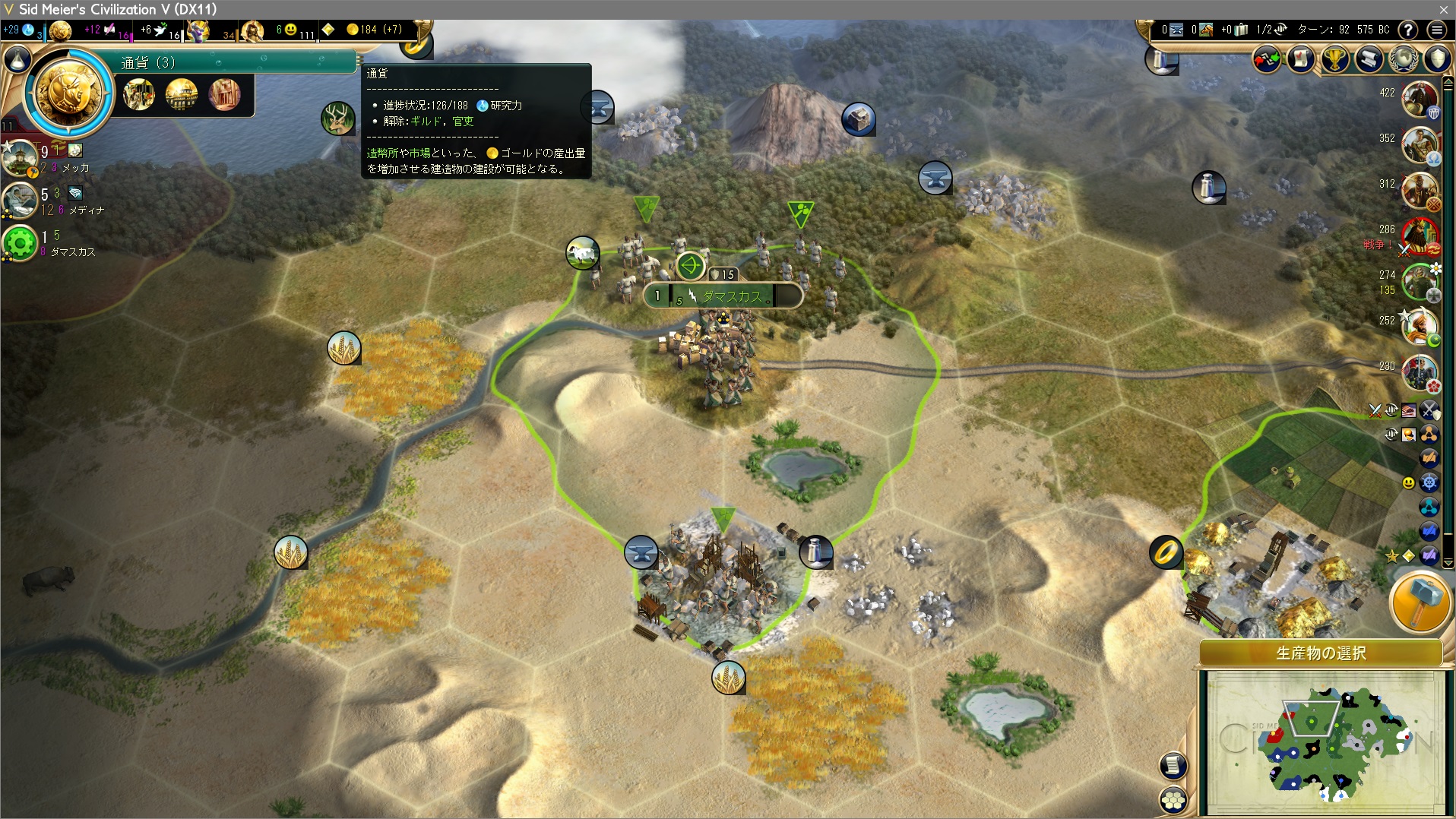Open the tech tree flask button
The width and height of the screenshot is (1456, 819).
click(17, 59)
